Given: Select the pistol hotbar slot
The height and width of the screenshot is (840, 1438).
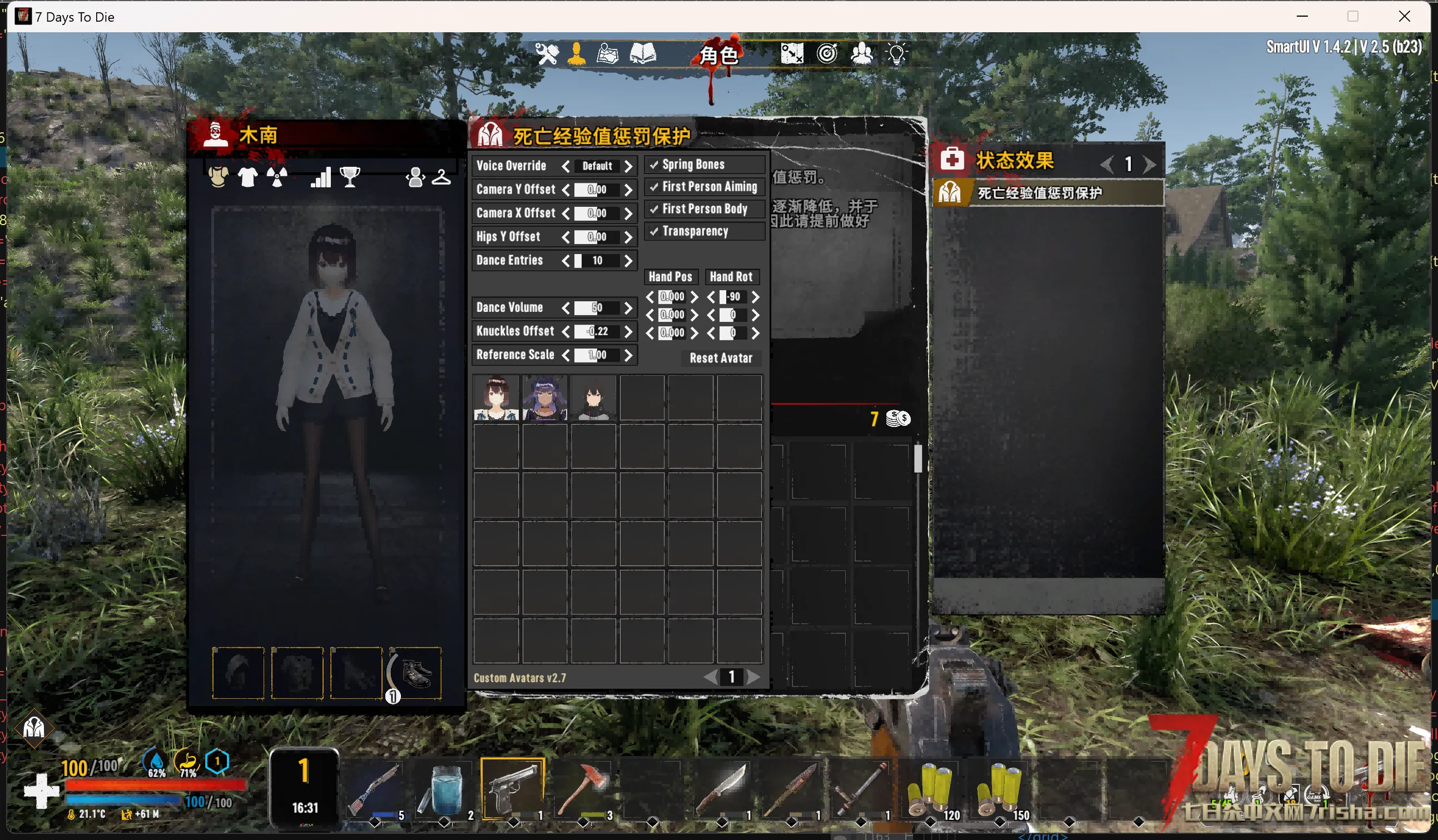Looking at the screenshot, I should pyautogui.click(x=513, y=789).
